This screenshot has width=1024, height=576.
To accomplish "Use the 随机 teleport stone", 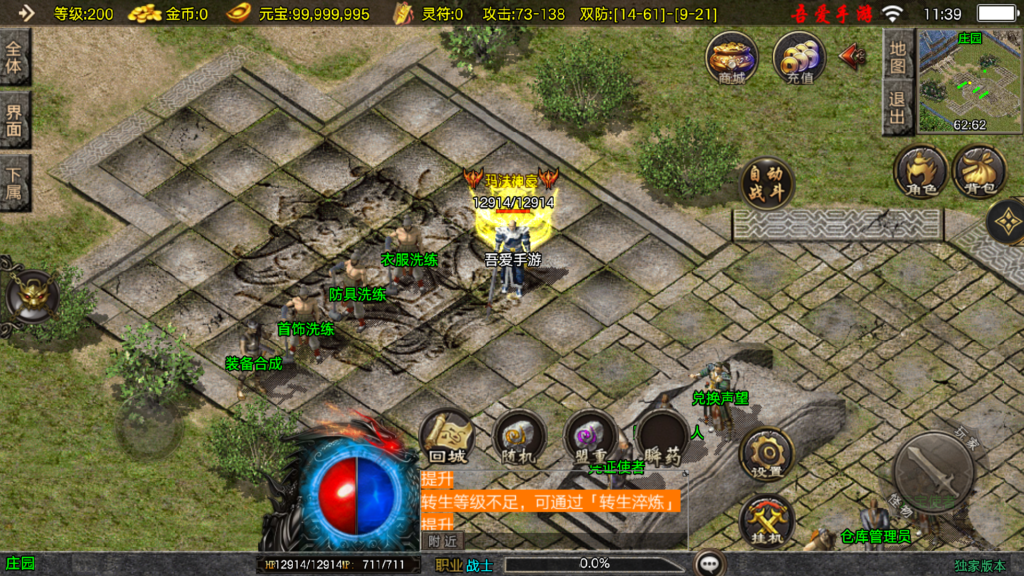I will click(x=519, y=436).
